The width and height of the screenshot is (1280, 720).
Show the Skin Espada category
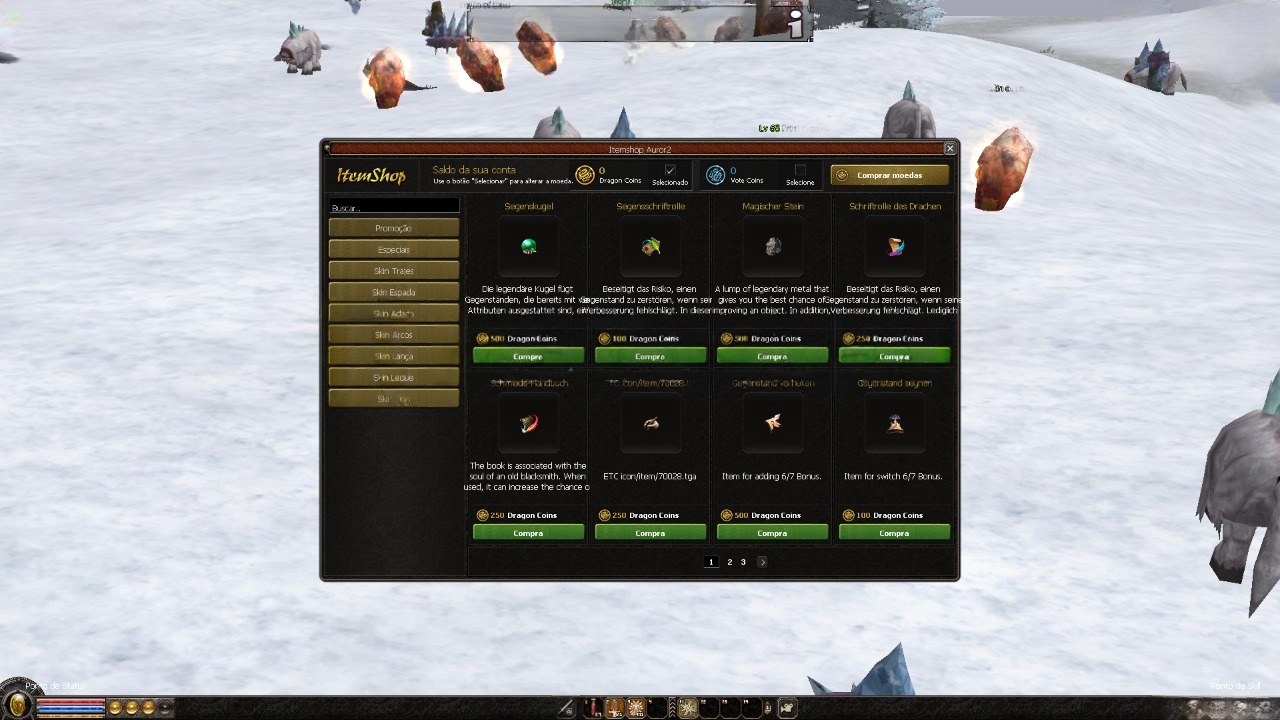(x=394, y=292)
